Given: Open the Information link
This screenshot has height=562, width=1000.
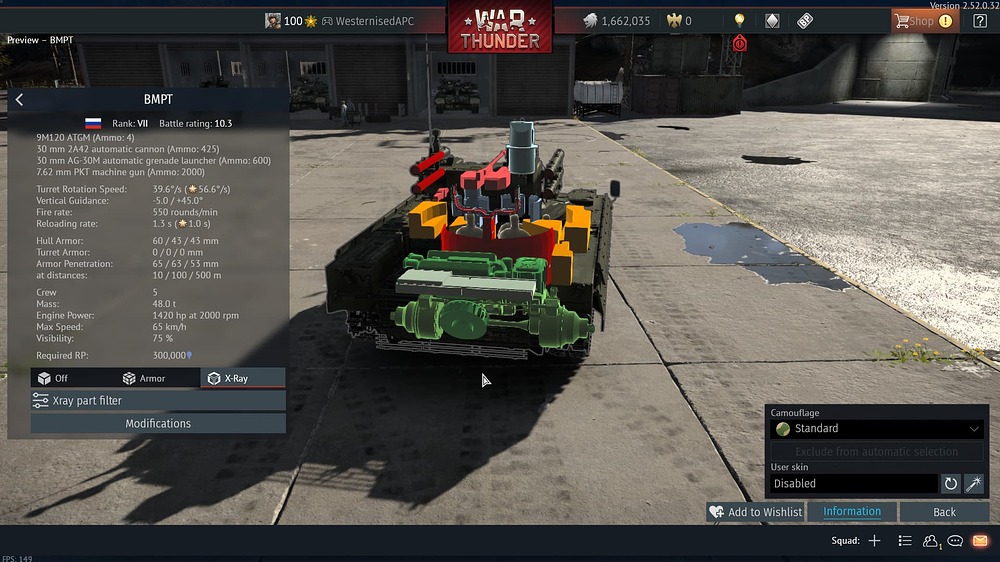Looking at the screenshot, I should [x=852, y=512].
